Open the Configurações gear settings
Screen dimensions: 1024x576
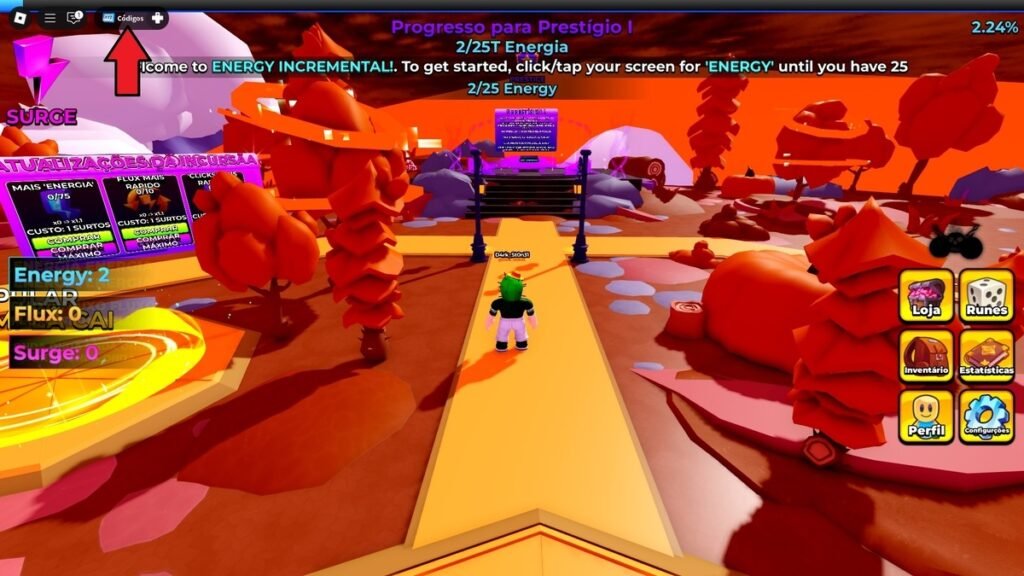pos(987,416)
